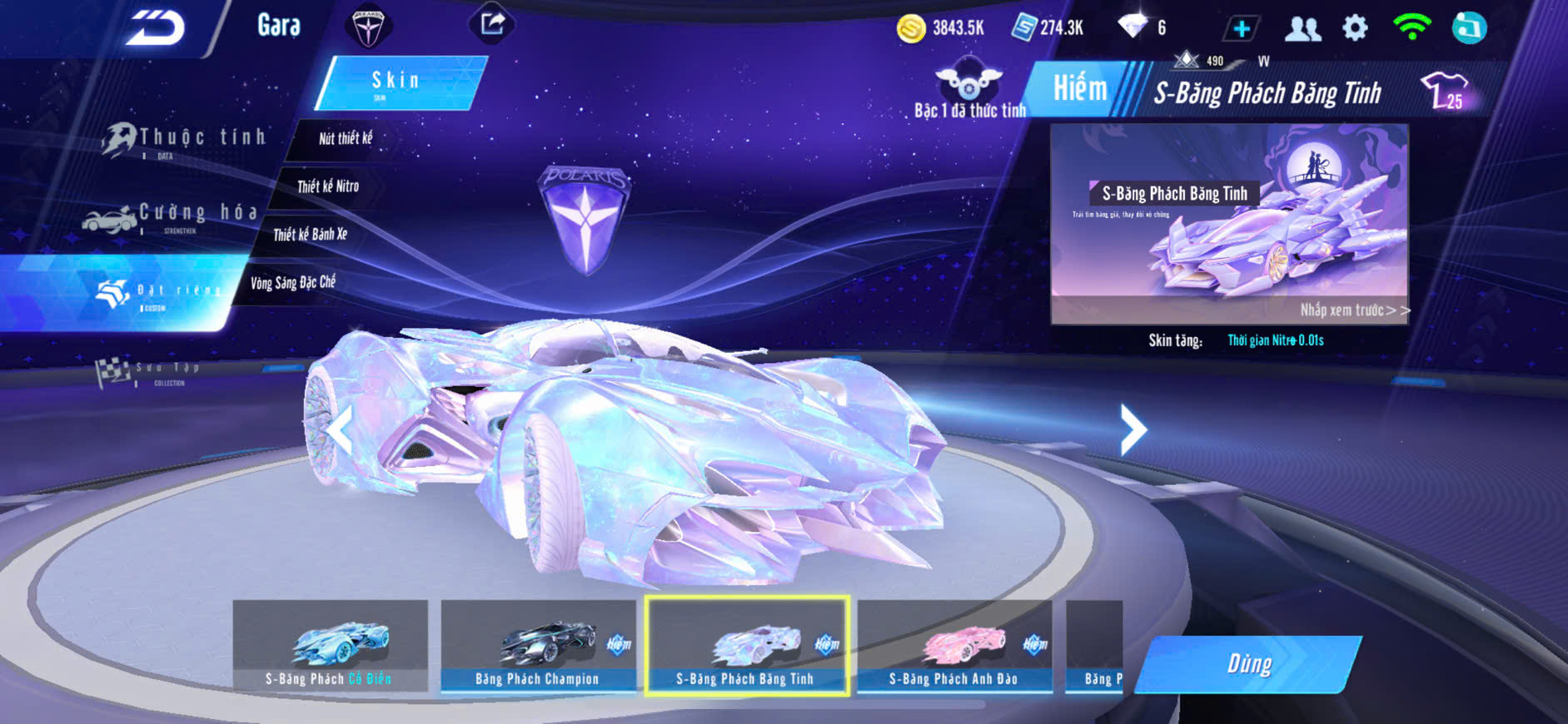Select the Sưu Tập collection menu
The height and width of the screenshot is (724, 1568).
point(150,371)
